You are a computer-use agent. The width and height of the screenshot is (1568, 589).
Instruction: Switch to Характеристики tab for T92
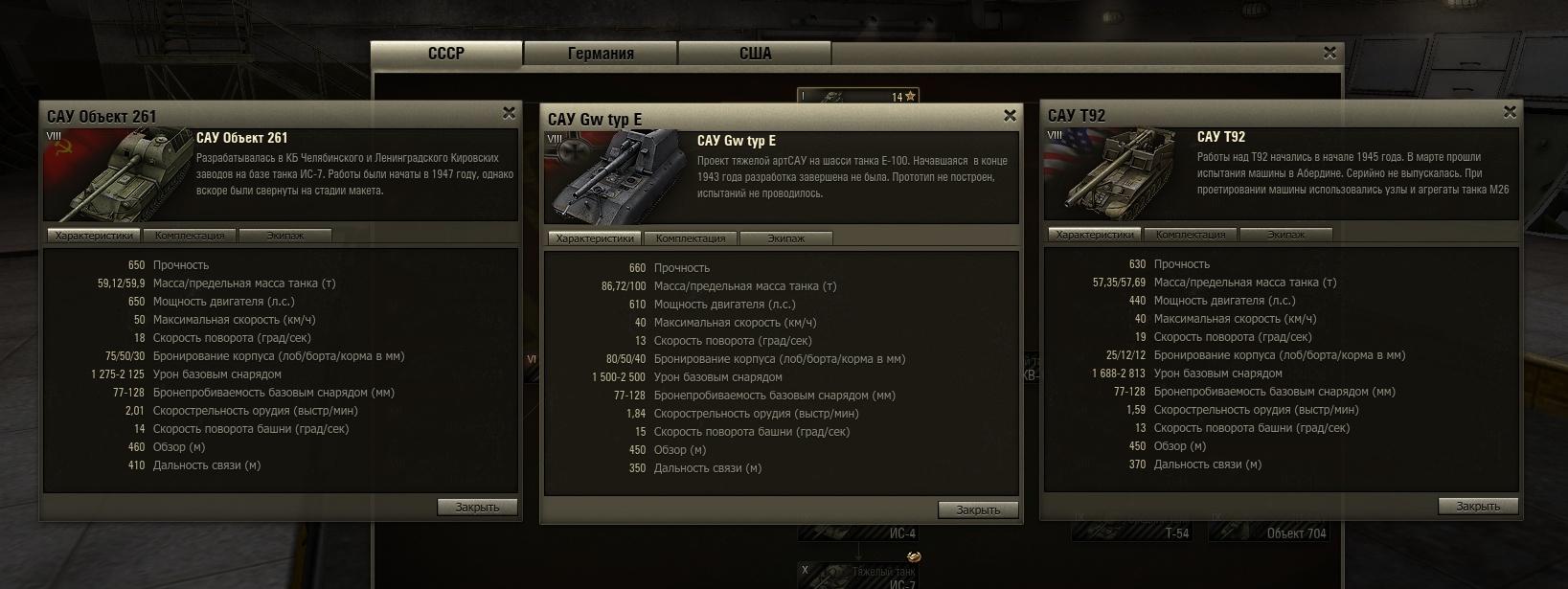coord(1095,235)
